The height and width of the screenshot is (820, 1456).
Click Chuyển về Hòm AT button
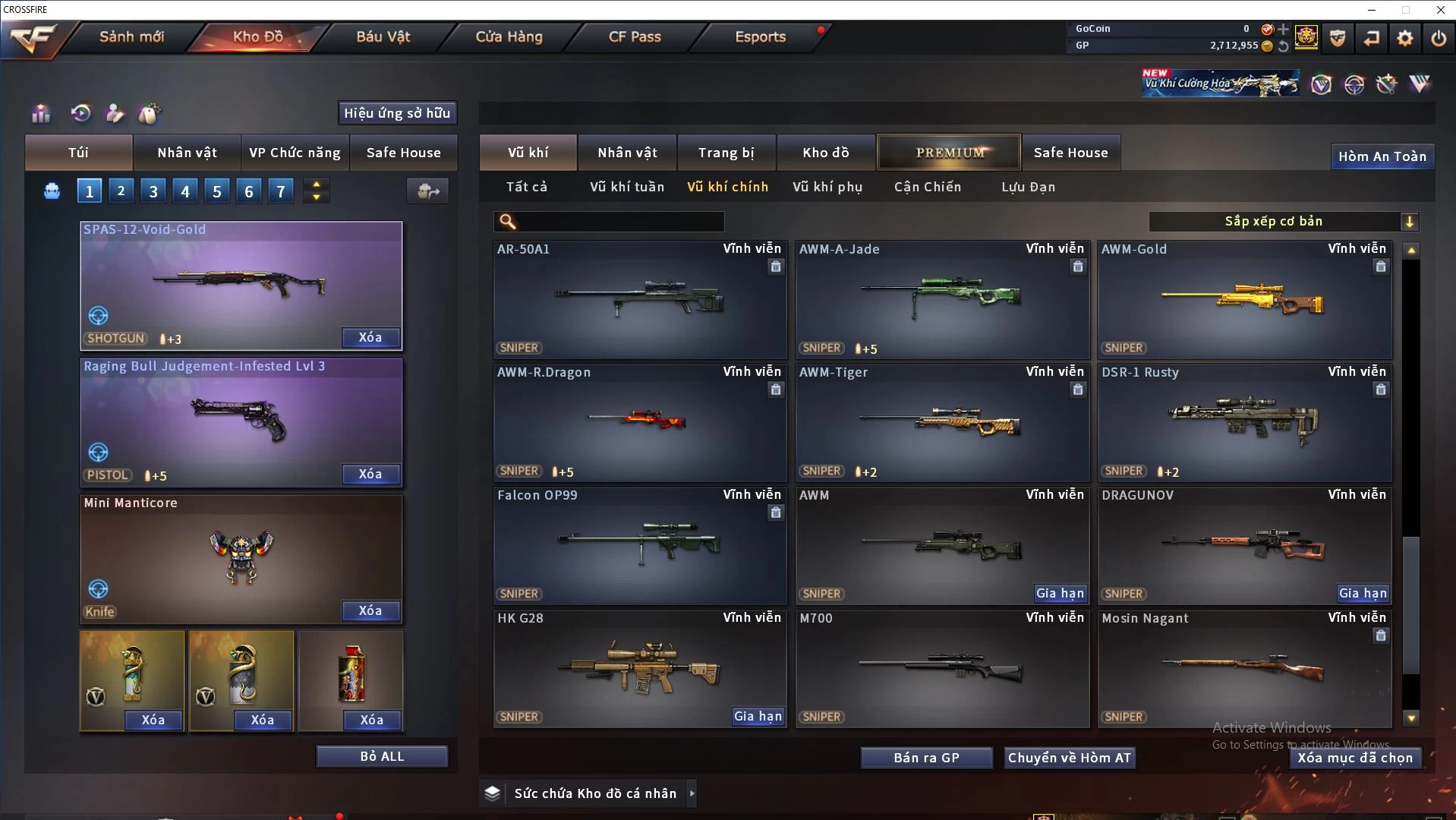tap(1069, 758)
